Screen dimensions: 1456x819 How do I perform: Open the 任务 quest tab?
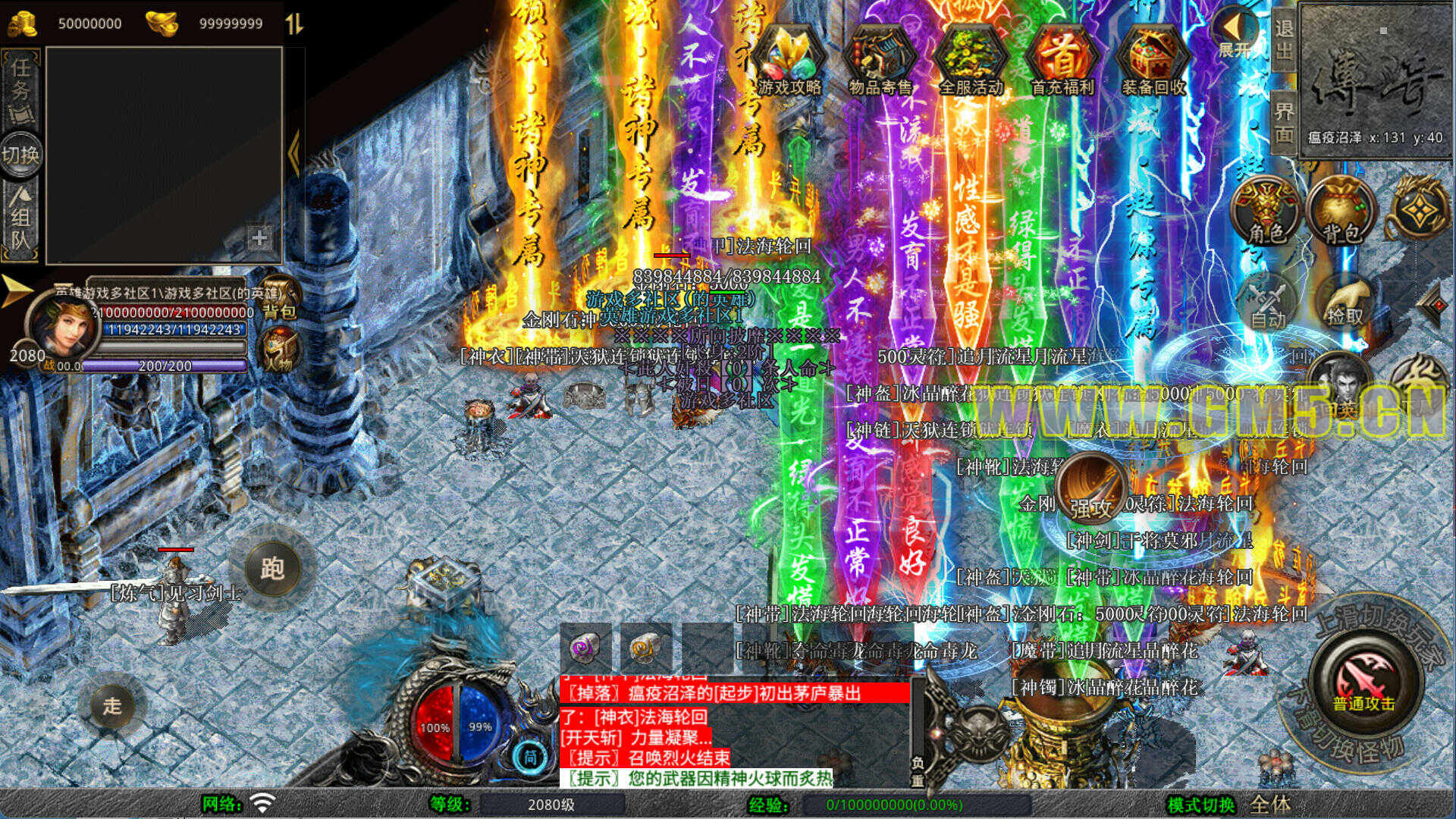click(21, 89)
